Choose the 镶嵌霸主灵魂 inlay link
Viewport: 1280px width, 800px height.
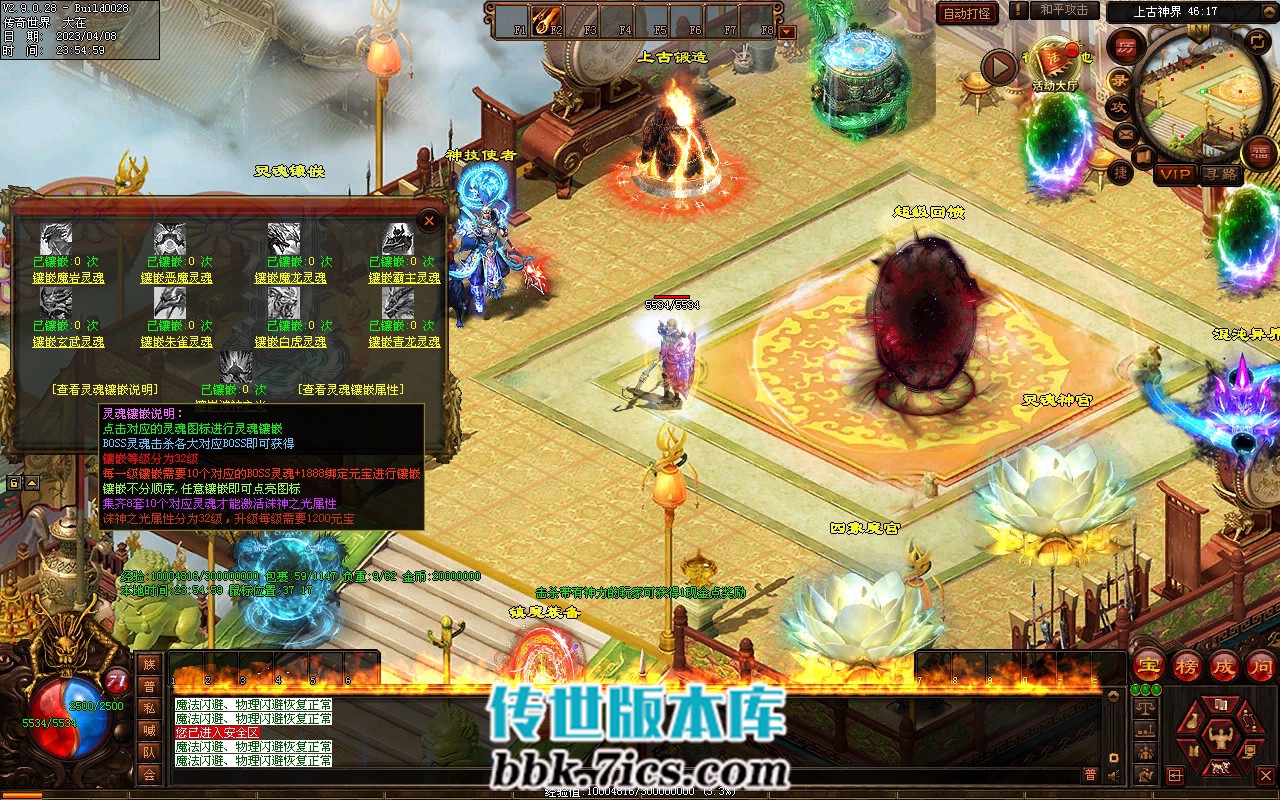coord(404,278)
